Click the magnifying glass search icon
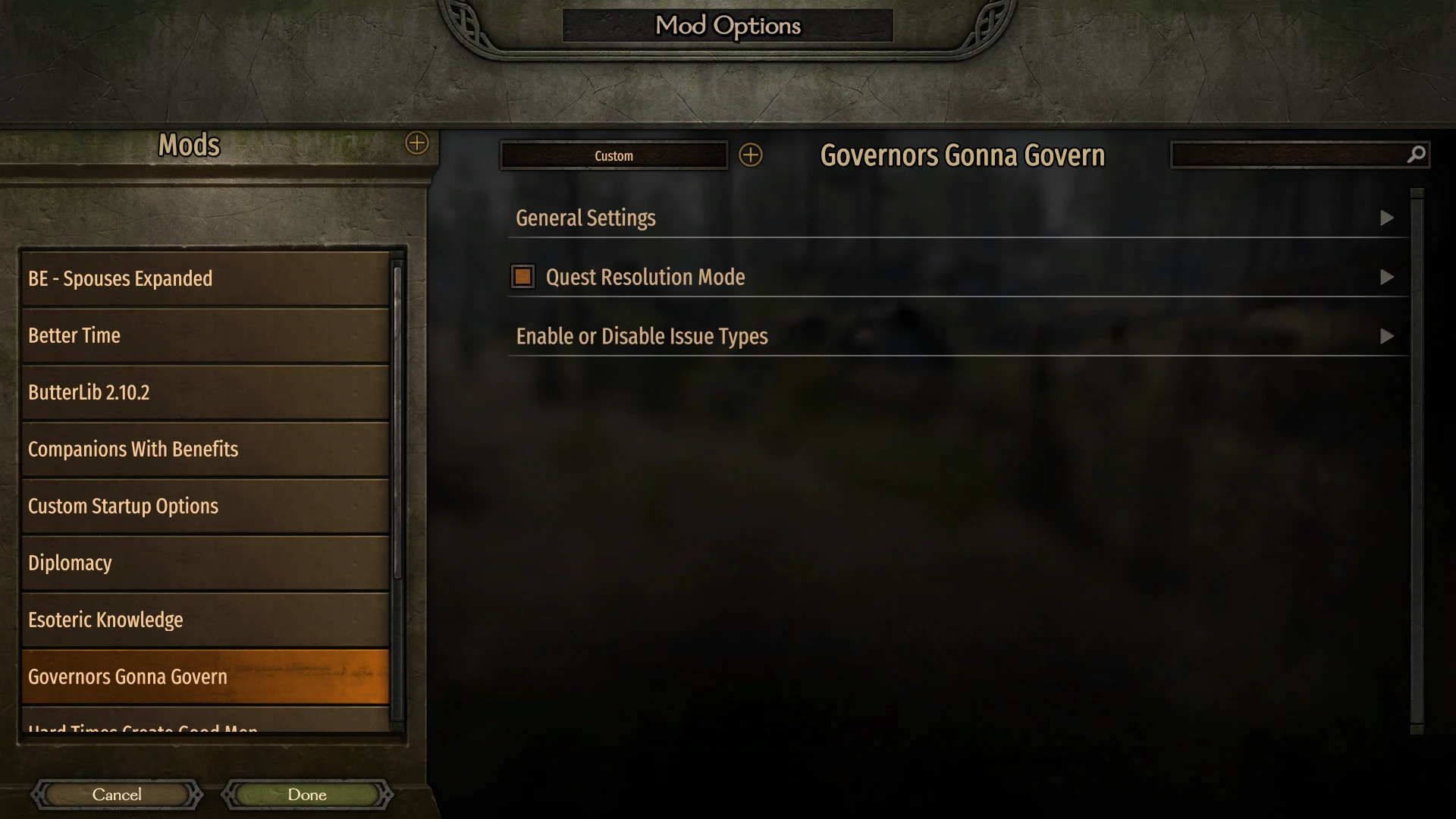The image size is (1456, 819). point(1415,155)
